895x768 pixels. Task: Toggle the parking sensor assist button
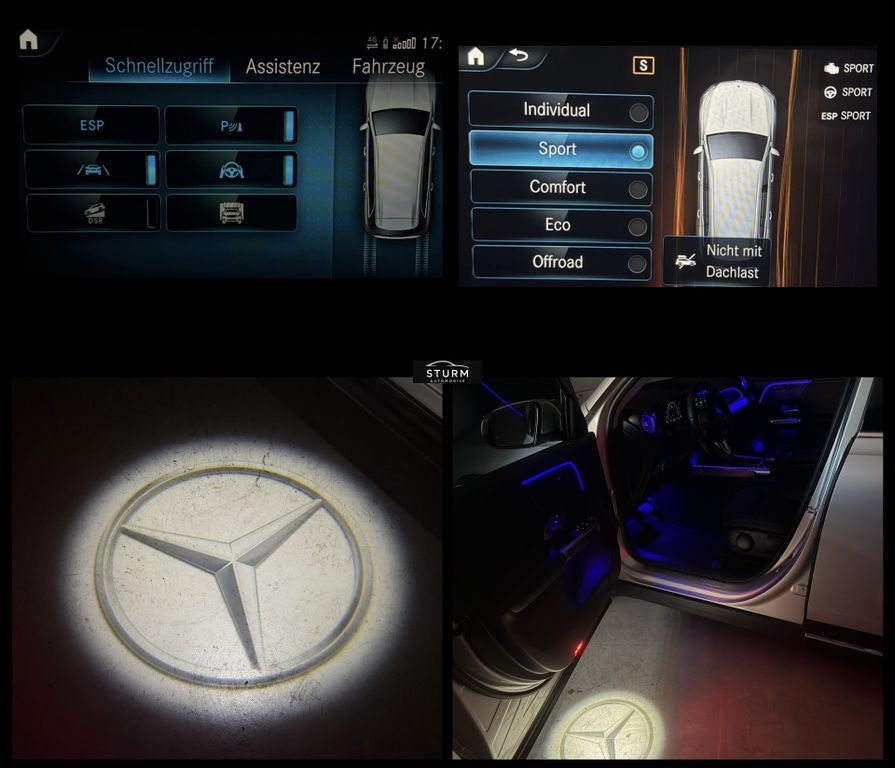click(231, 126)
